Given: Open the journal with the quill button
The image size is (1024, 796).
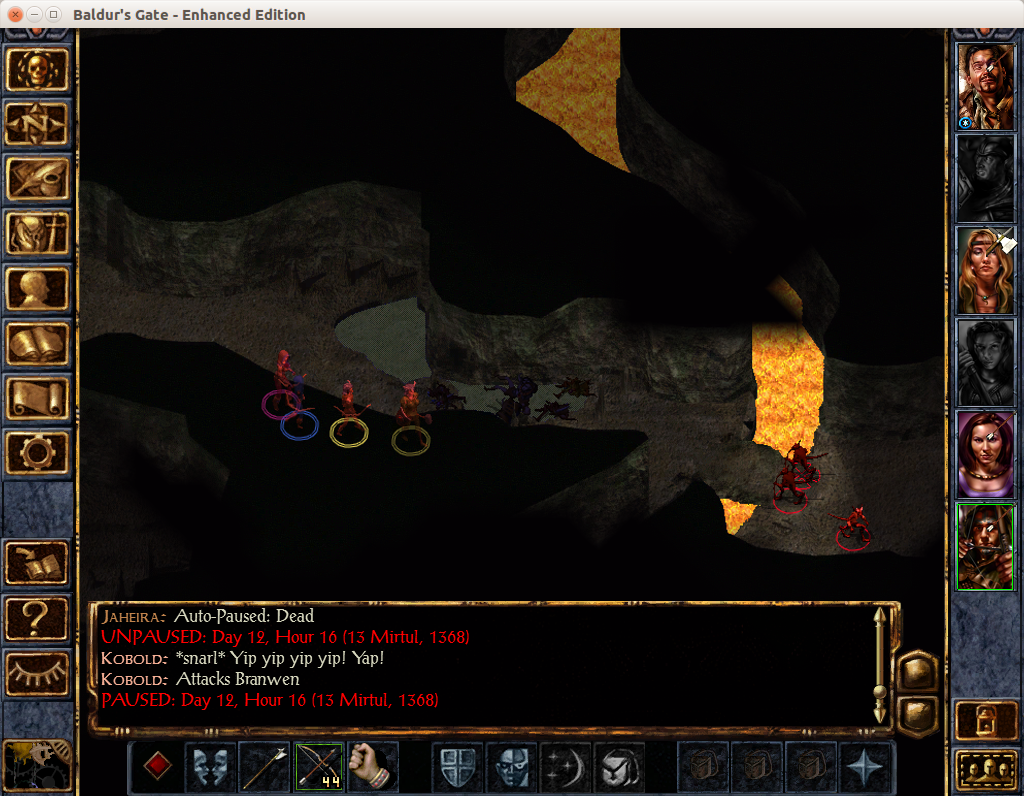Looking at the screenshot, I should [38, 178].
